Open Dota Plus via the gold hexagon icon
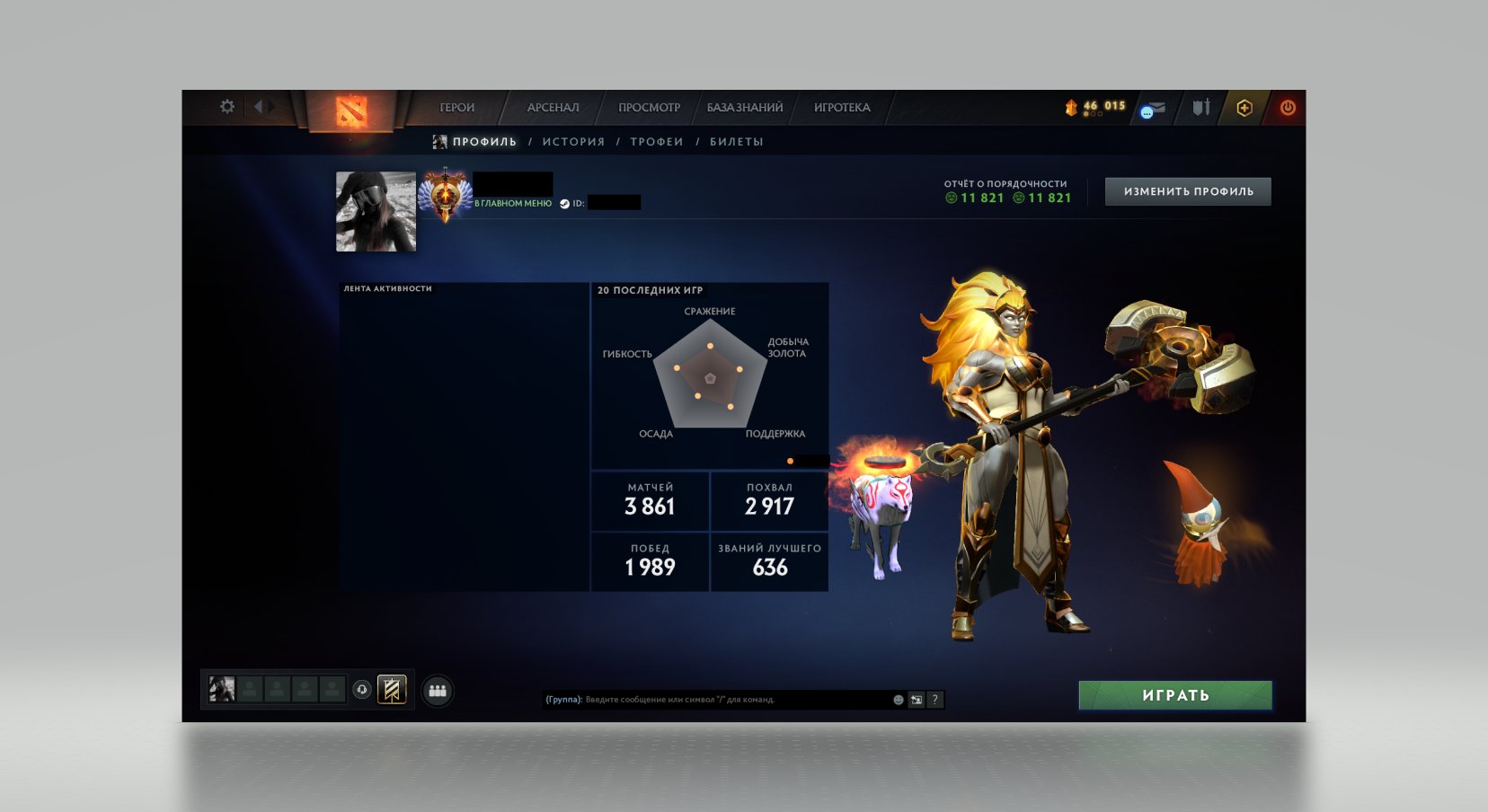 (x=1244, y=107)
